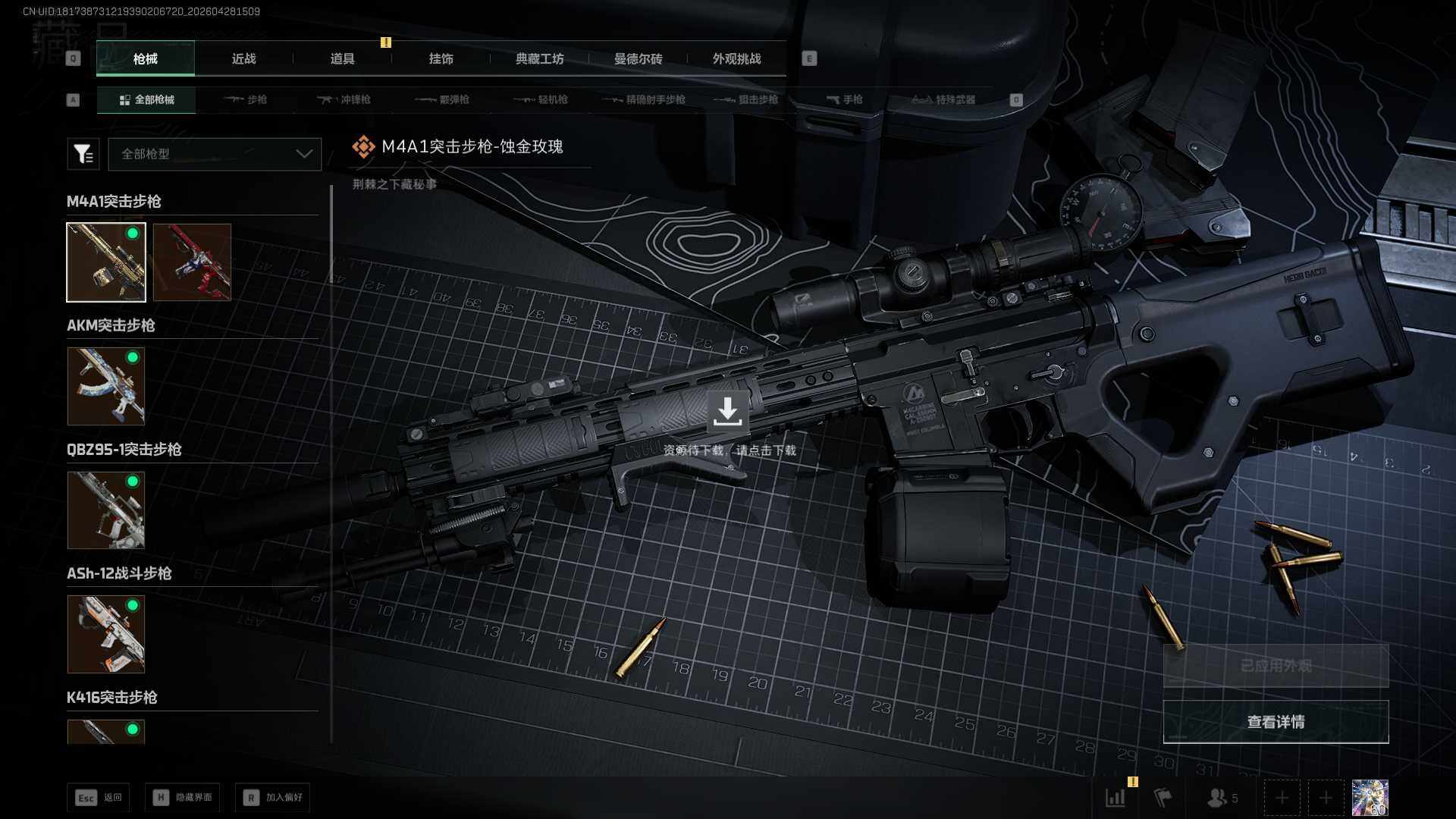Download the skin resource via arrow icon
1456x819 pixels.
[727, 411]
